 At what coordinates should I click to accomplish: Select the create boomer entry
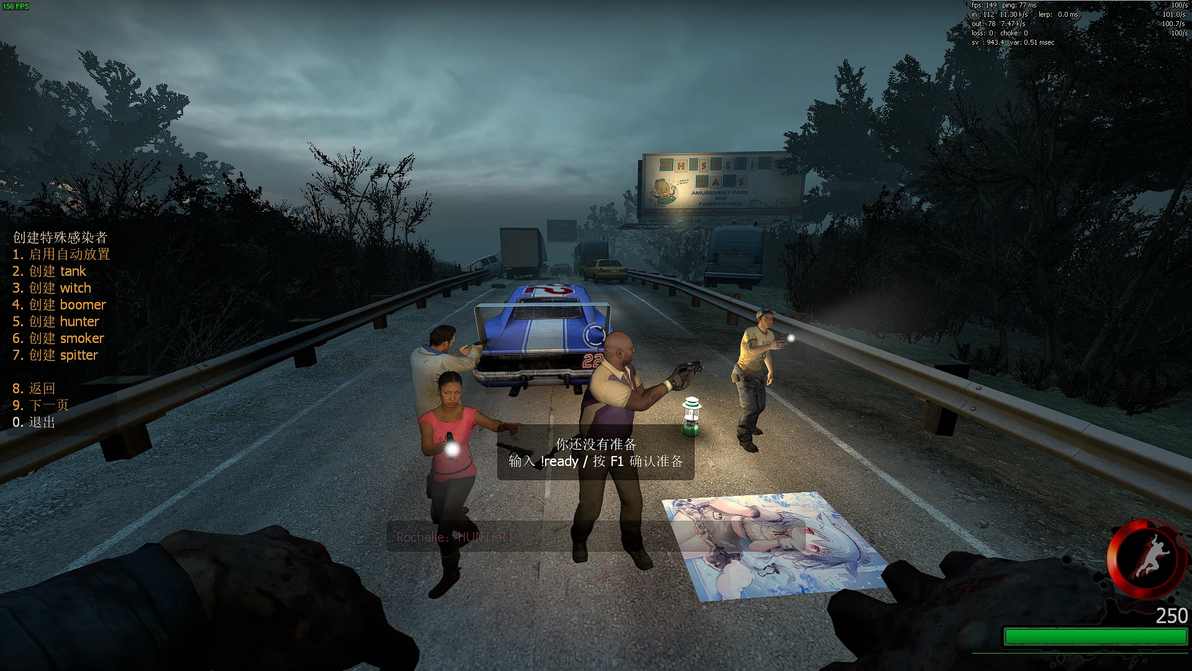[x=59, y=305]
